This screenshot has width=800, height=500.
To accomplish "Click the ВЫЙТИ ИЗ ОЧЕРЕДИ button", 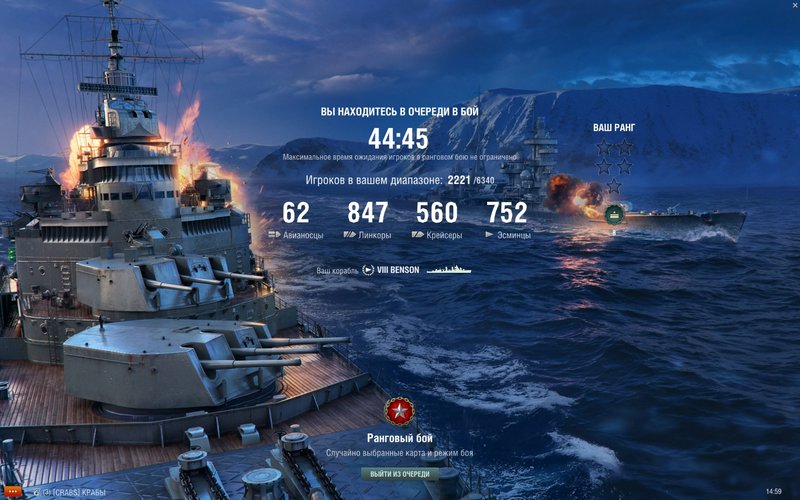I will [399, 473].
